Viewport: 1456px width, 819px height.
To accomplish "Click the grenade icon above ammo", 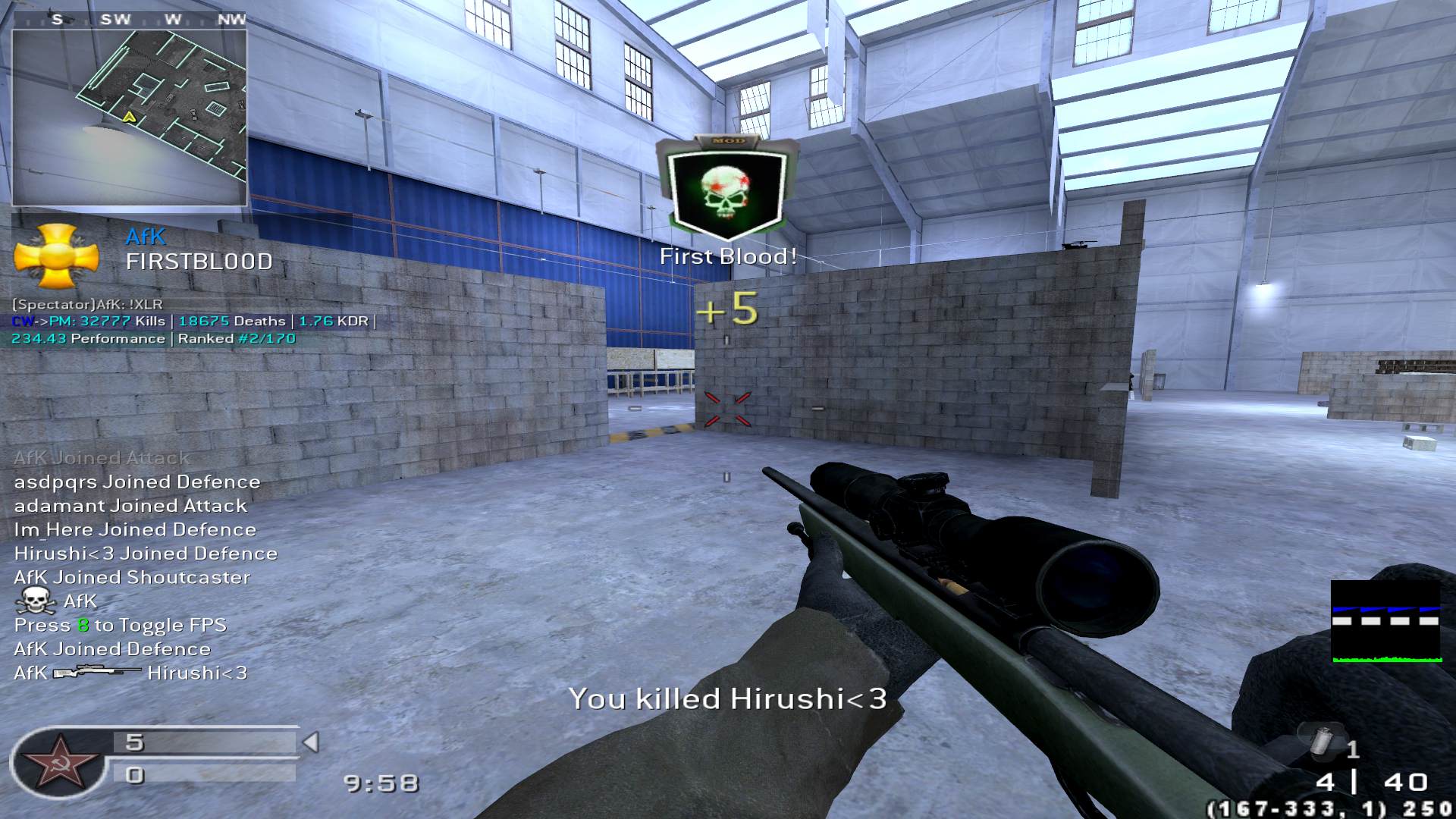I will 1323,740.
